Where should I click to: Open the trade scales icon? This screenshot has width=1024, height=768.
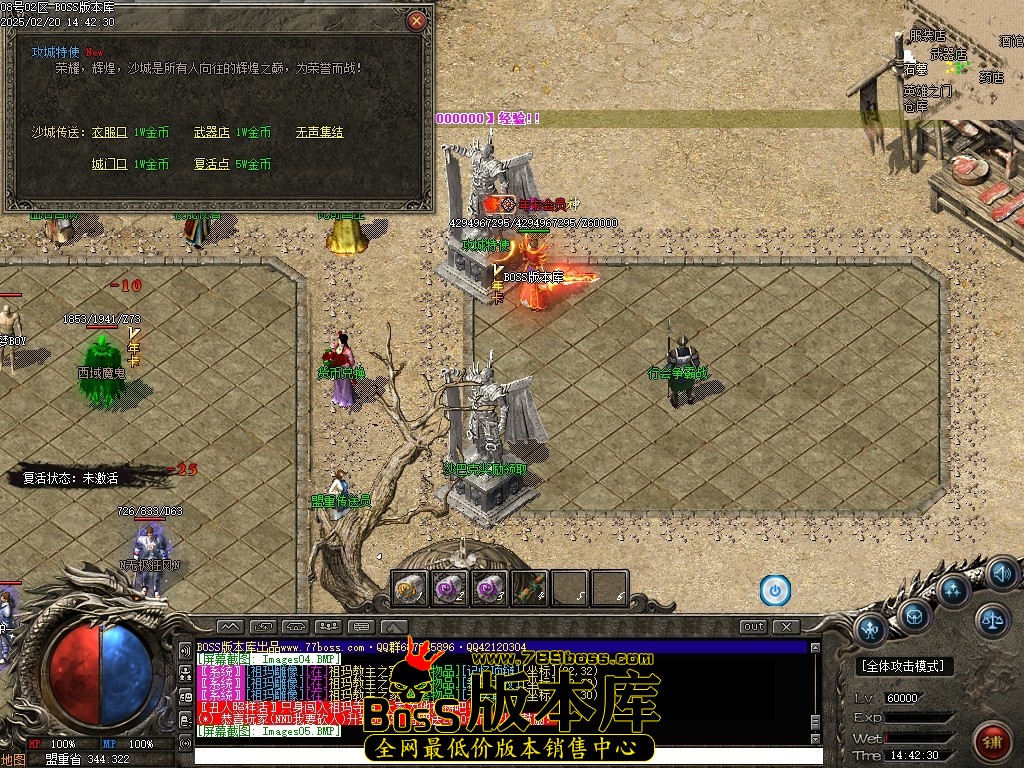(993, 620)
